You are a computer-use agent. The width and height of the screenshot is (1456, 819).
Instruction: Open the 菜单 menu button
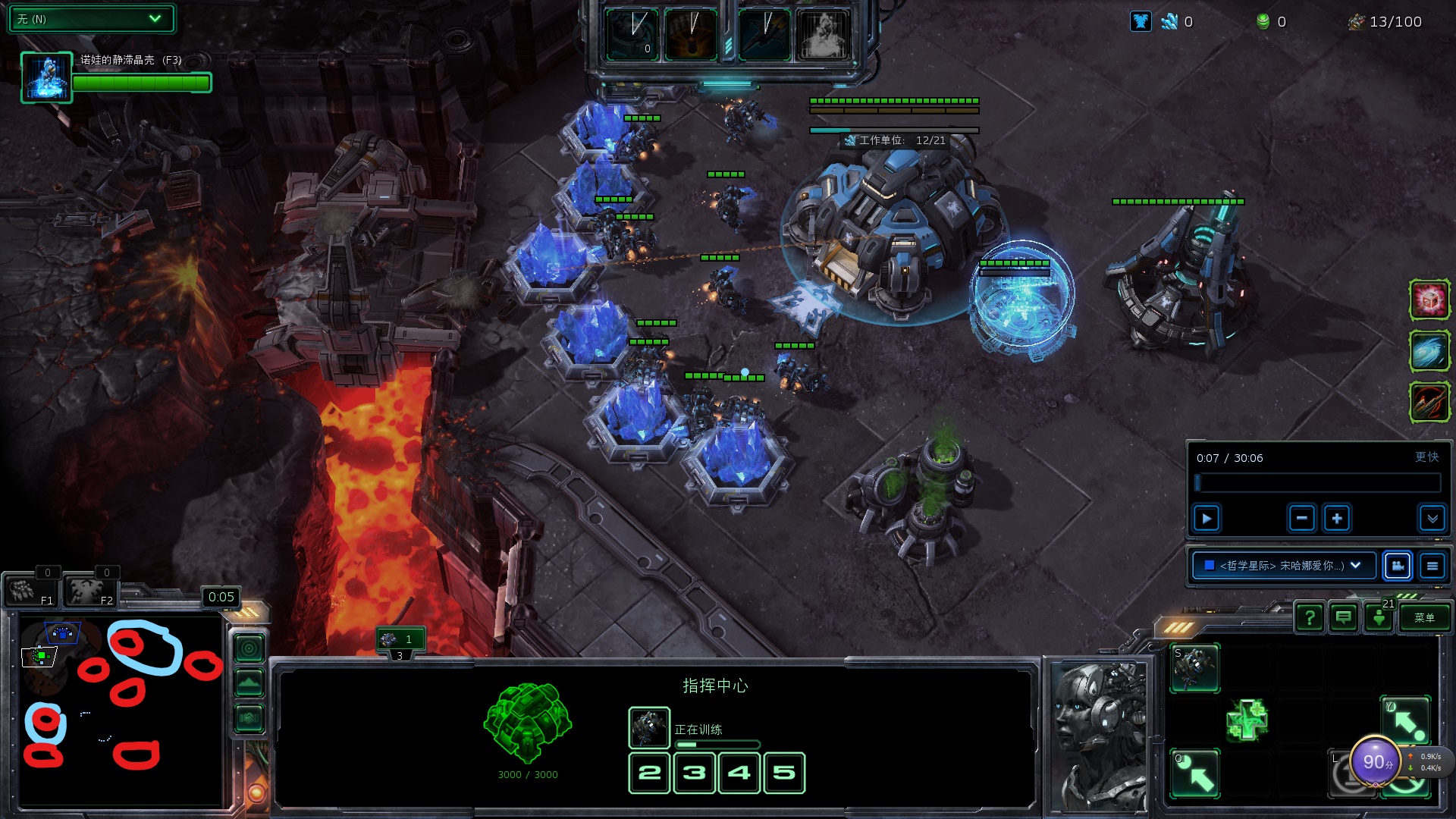pyautogui.click(x=1424, y=618)
